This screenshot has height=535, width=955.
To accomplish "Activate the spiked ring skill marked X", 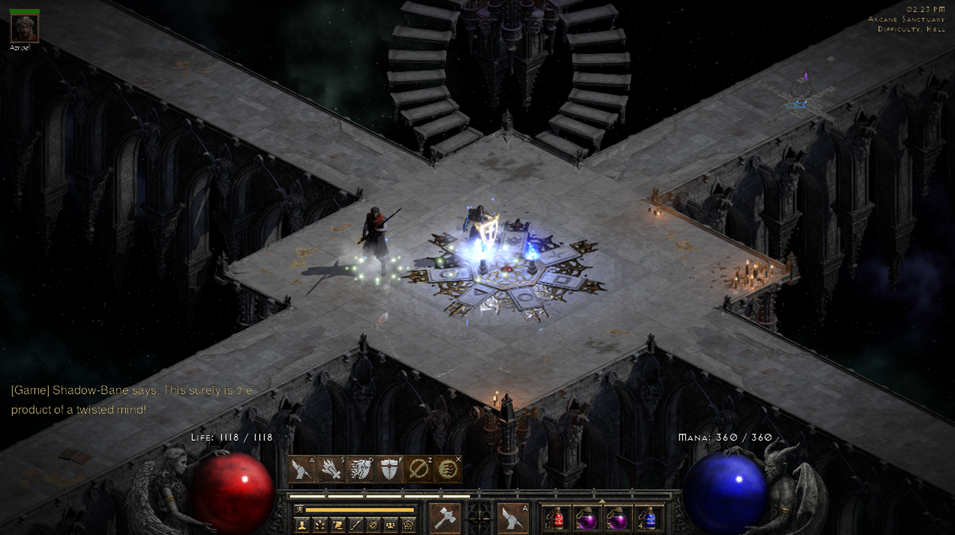I will point(448,469).
